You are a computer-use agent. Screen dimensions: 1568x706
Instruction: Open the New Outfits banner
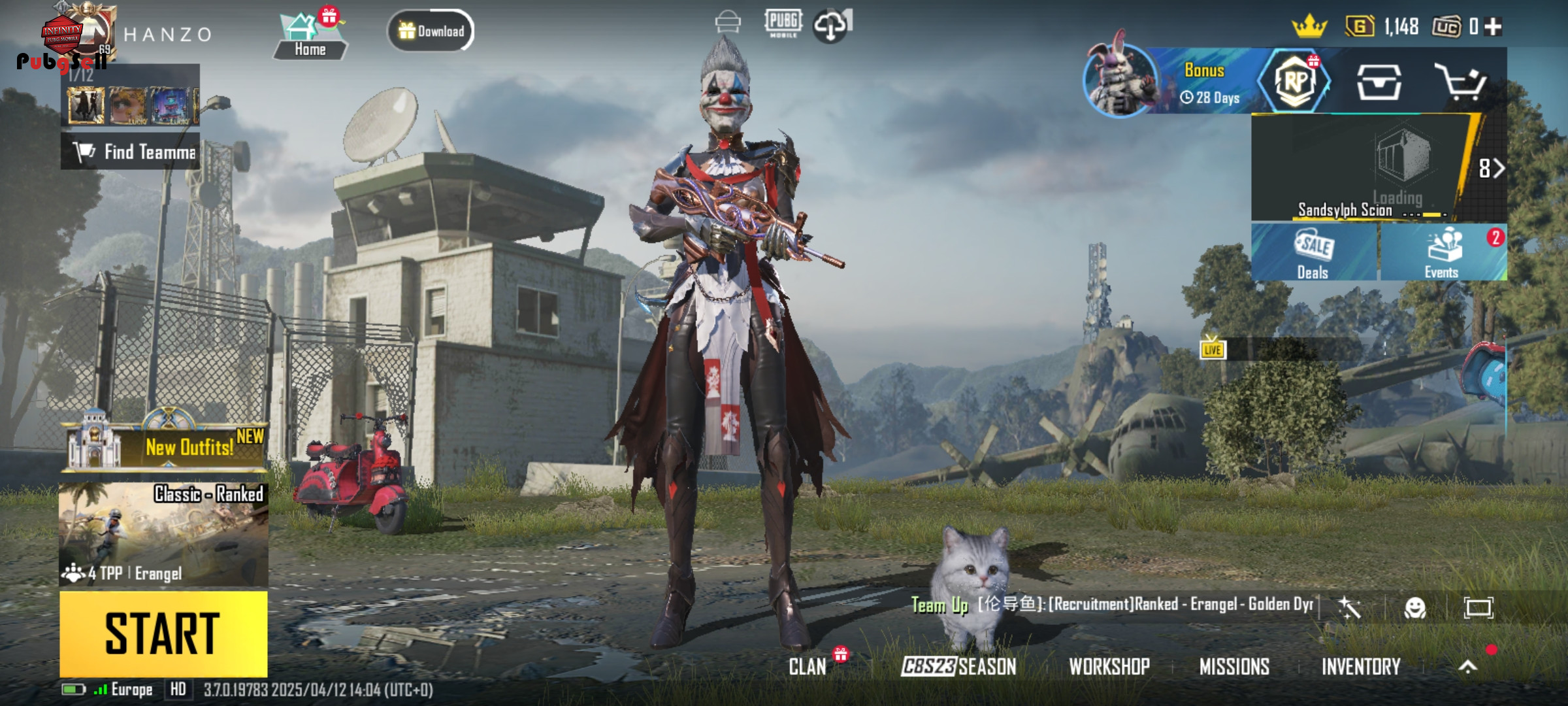coord(166,446)
